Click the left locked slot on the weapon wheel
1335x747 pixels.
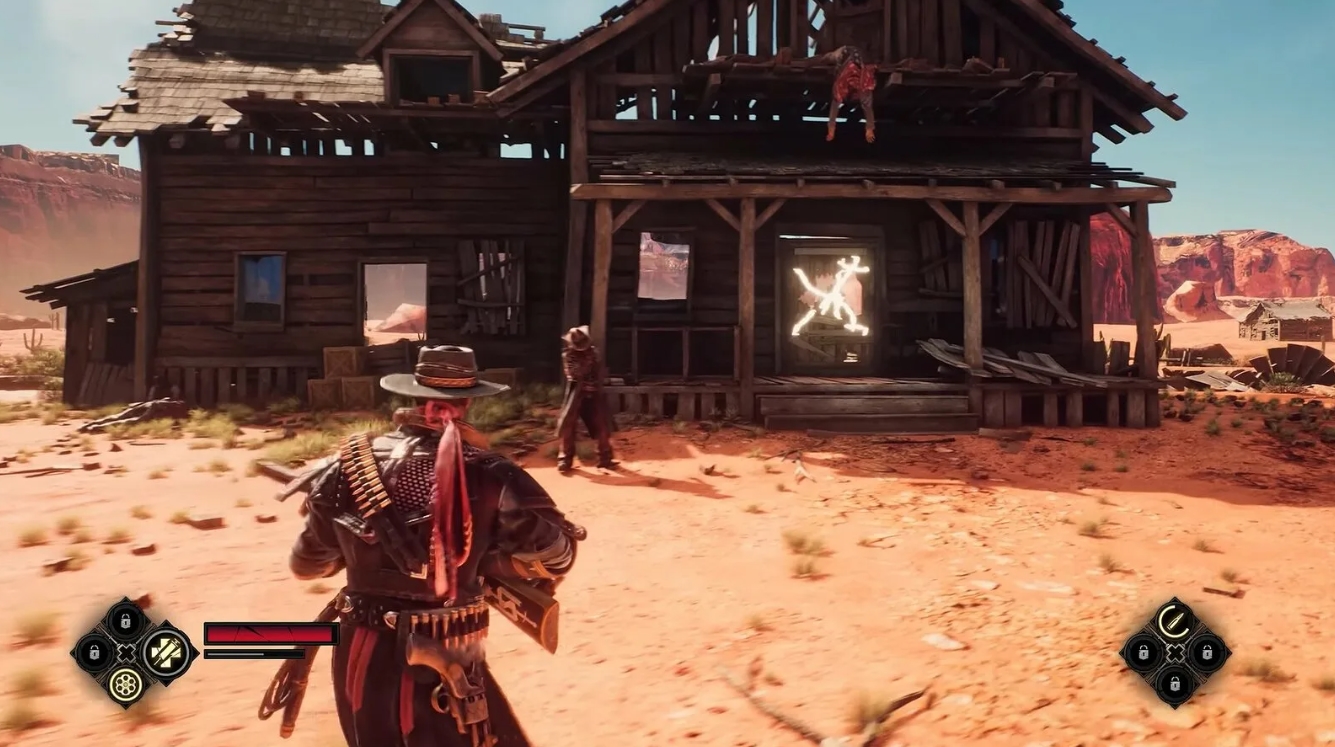coord(93,651)
